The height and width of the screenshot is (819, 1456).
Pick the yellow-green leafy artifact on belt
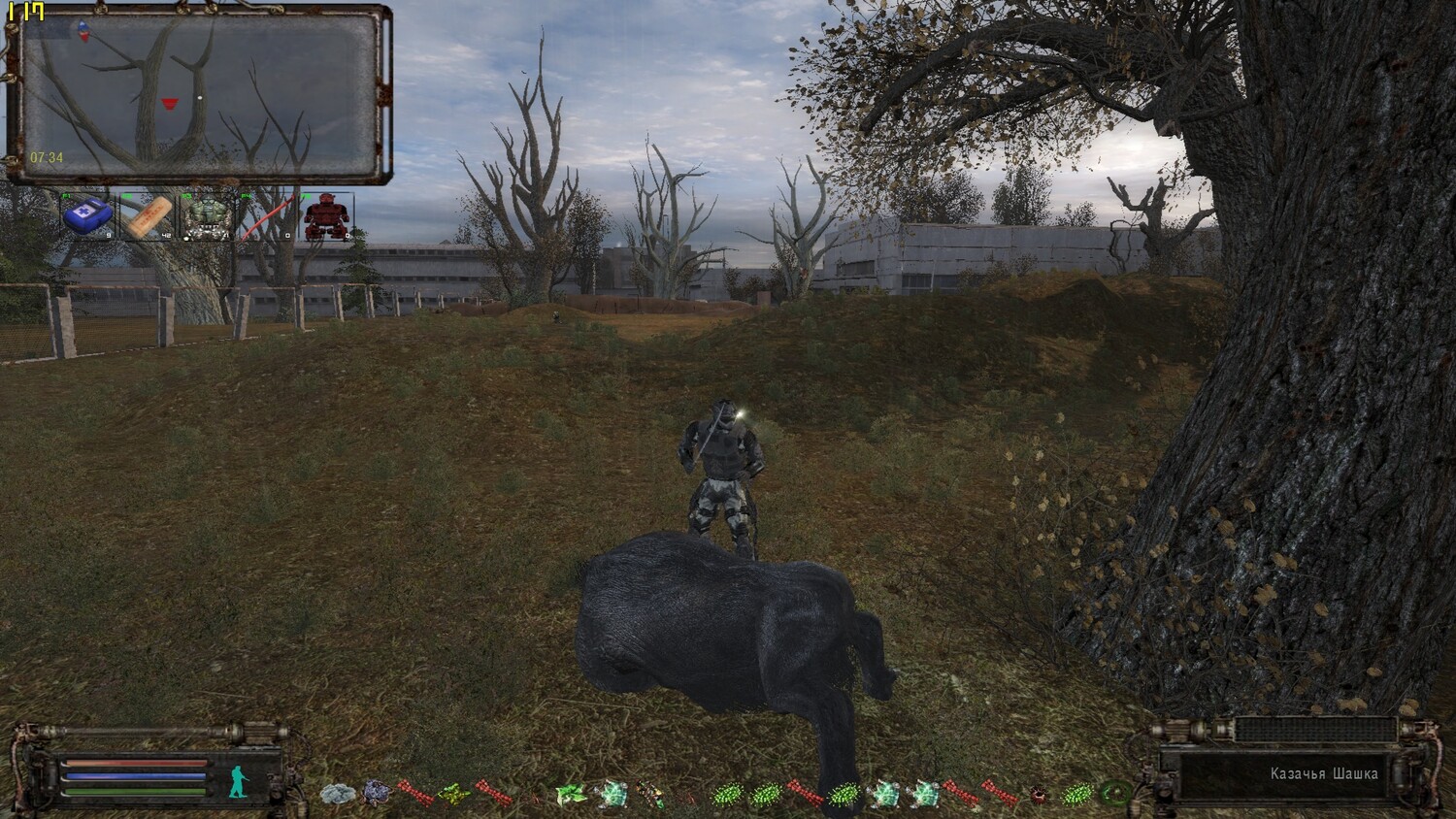[452, 795]
